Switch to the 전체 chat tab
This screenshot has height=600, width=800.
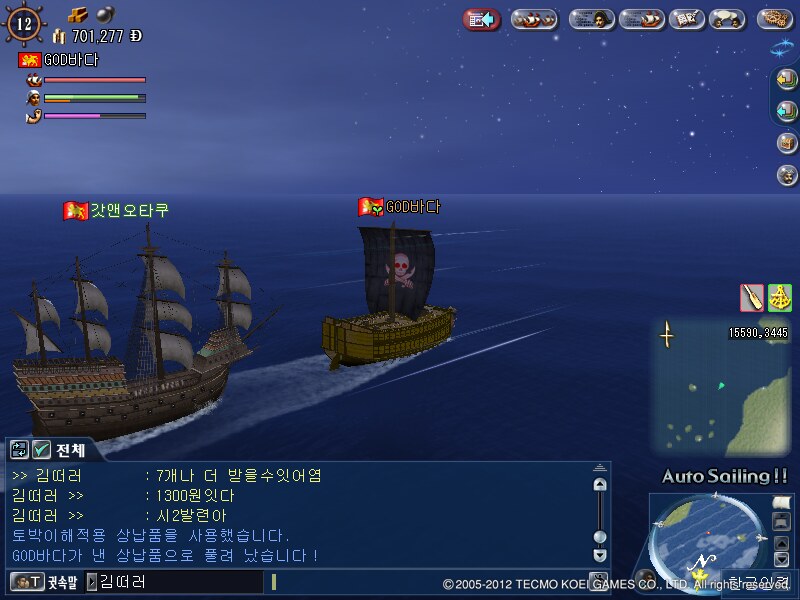click(74, 450)
